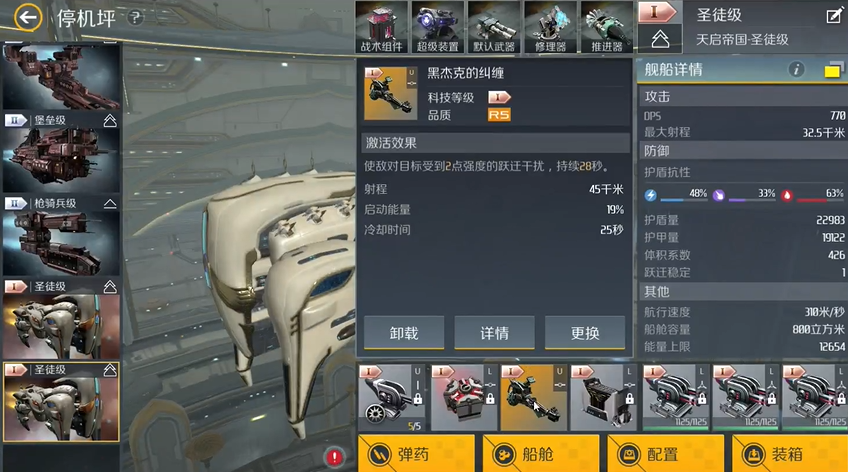848x472 pixels.
Task: Open the 停机坪 help question mark
Action: tap(137, 18)
